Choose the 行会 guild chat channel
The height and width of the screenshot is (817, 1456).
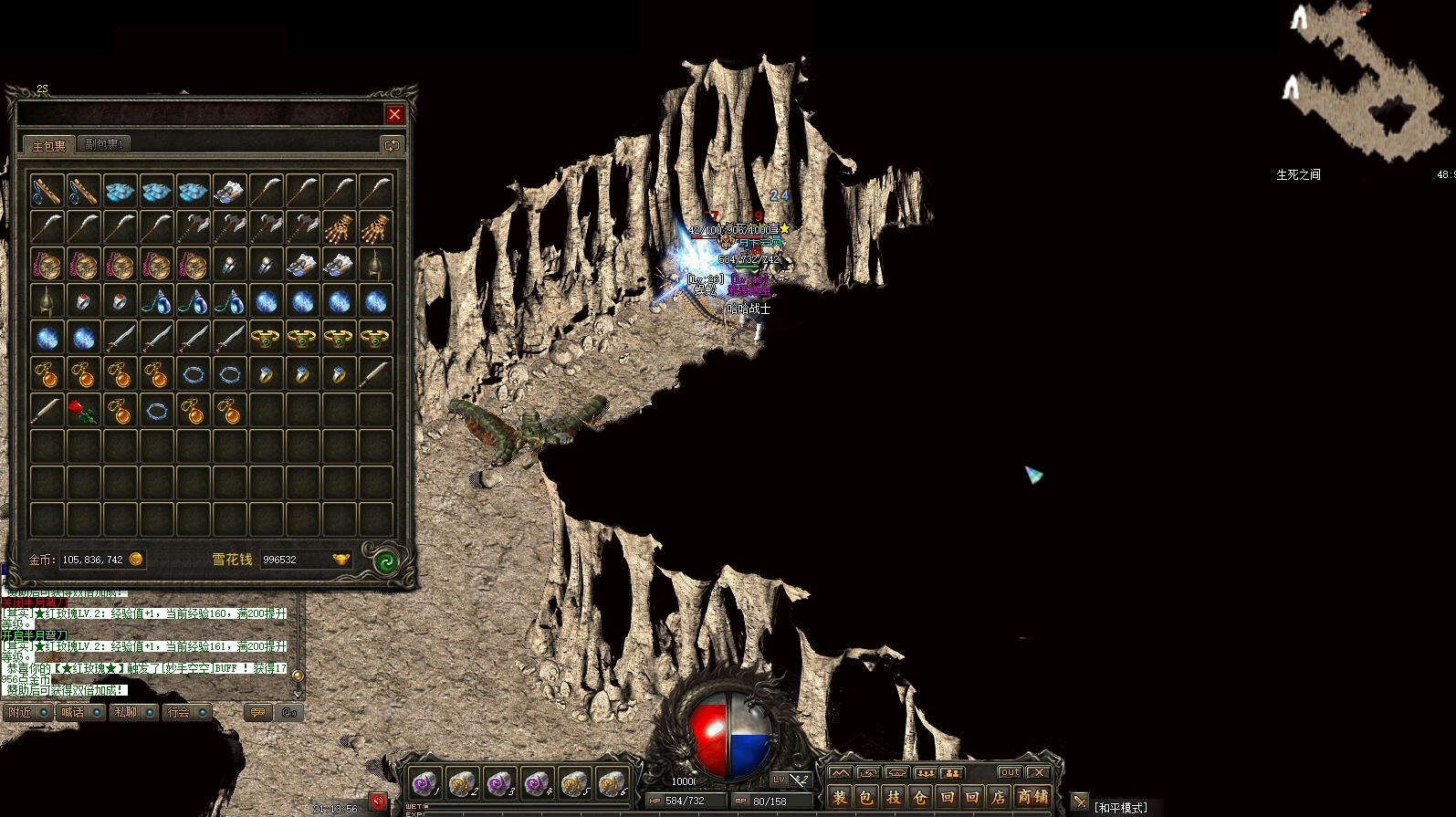tap(185, 712)
